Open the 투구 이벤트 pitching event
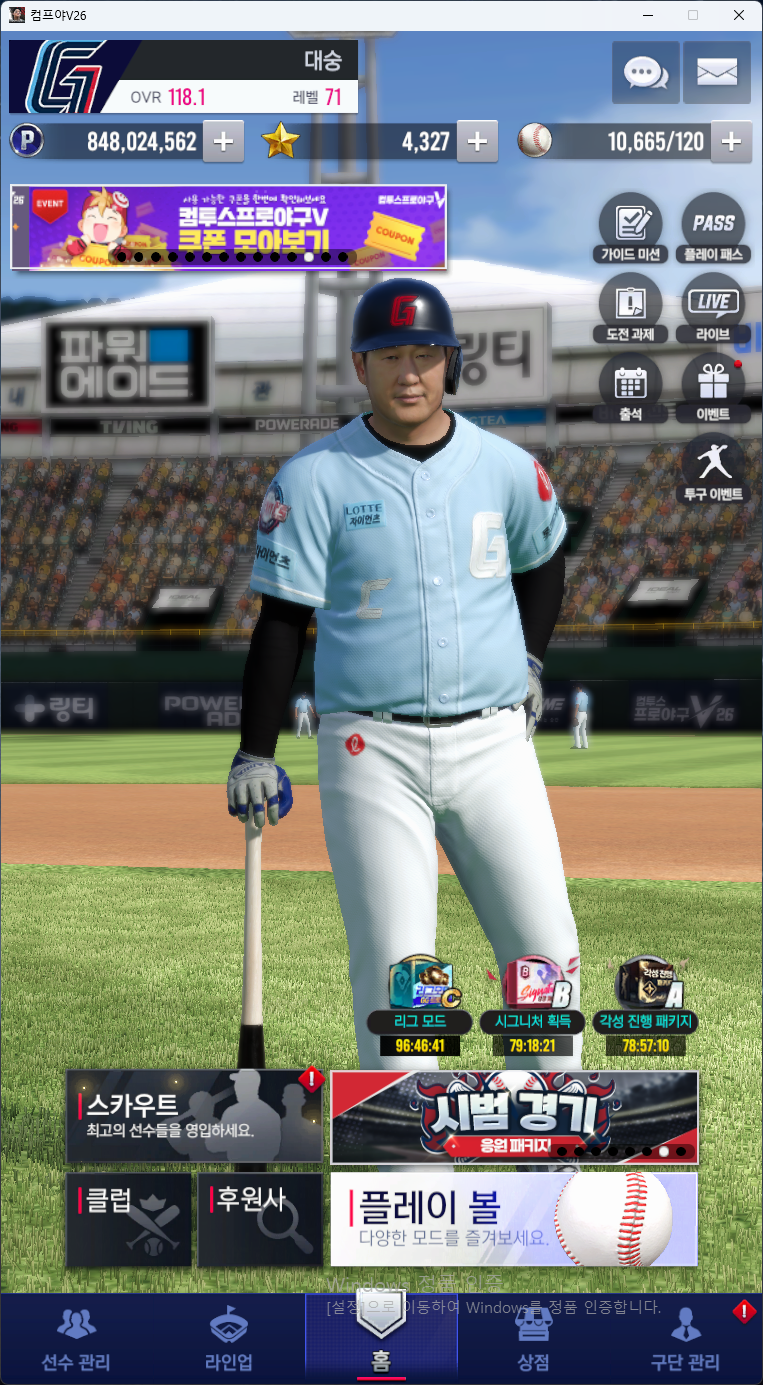The image size is (763, 1385). coord(713,468)
